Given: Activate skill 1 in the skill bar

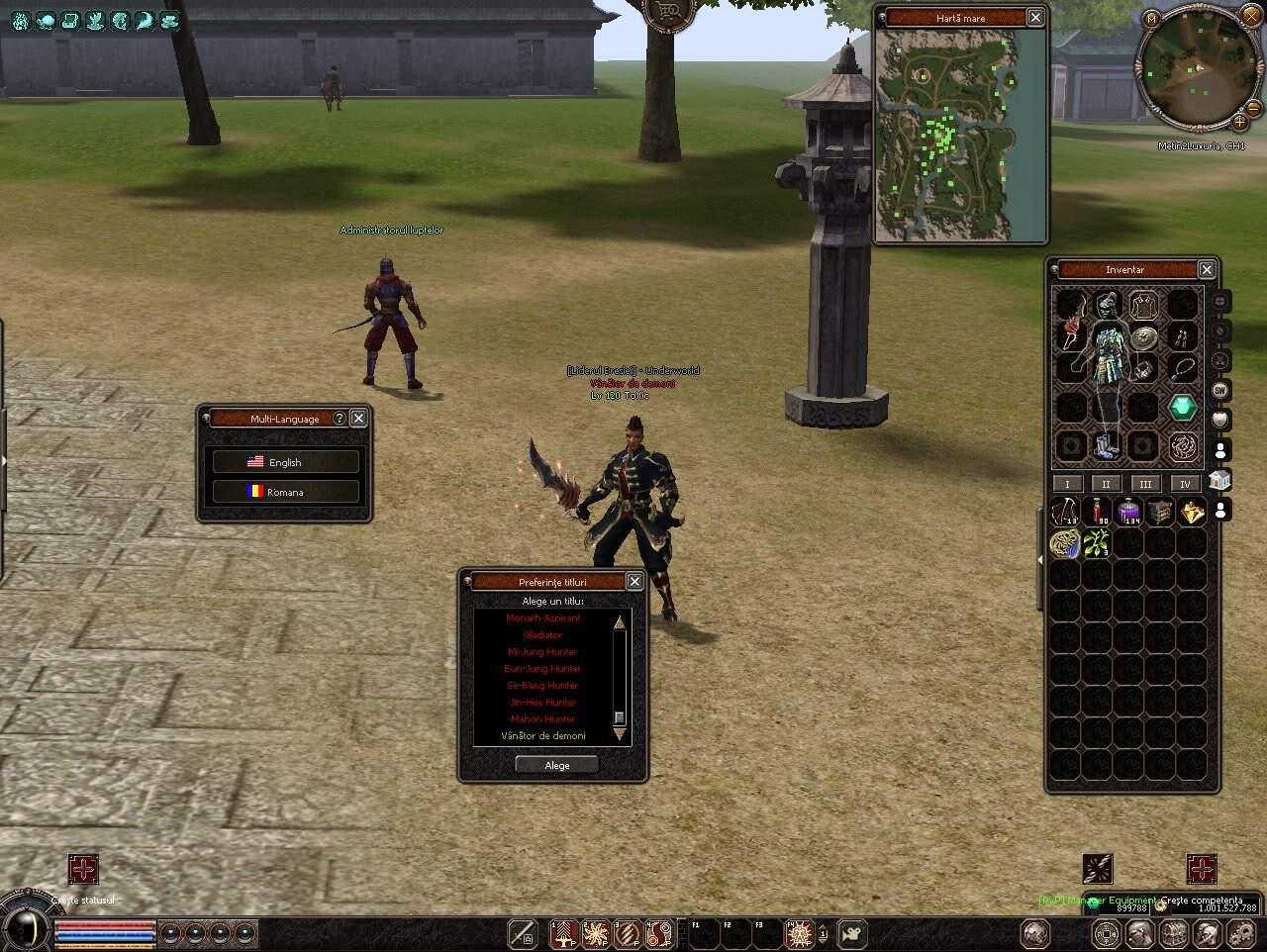Looking at the screenshot, I should click(x=562, y=933).
